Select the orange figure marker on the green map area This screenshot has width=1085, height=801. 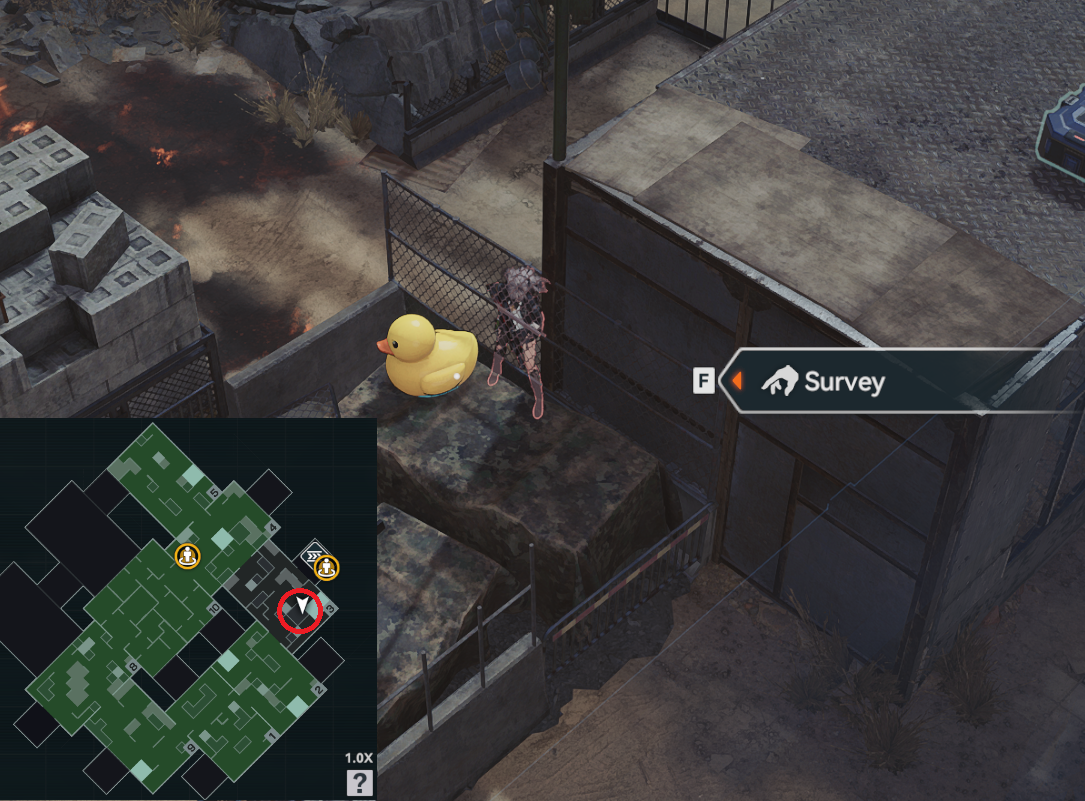click(187, 555)
